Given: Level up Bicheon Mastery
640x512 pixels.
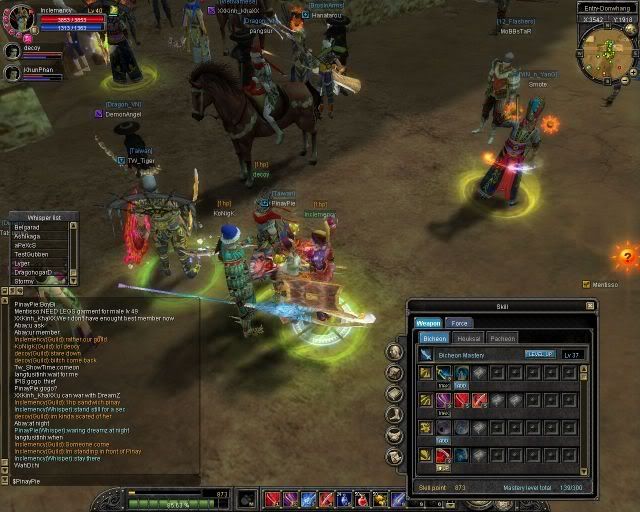Looking at the screenshot, I should 539,354.
